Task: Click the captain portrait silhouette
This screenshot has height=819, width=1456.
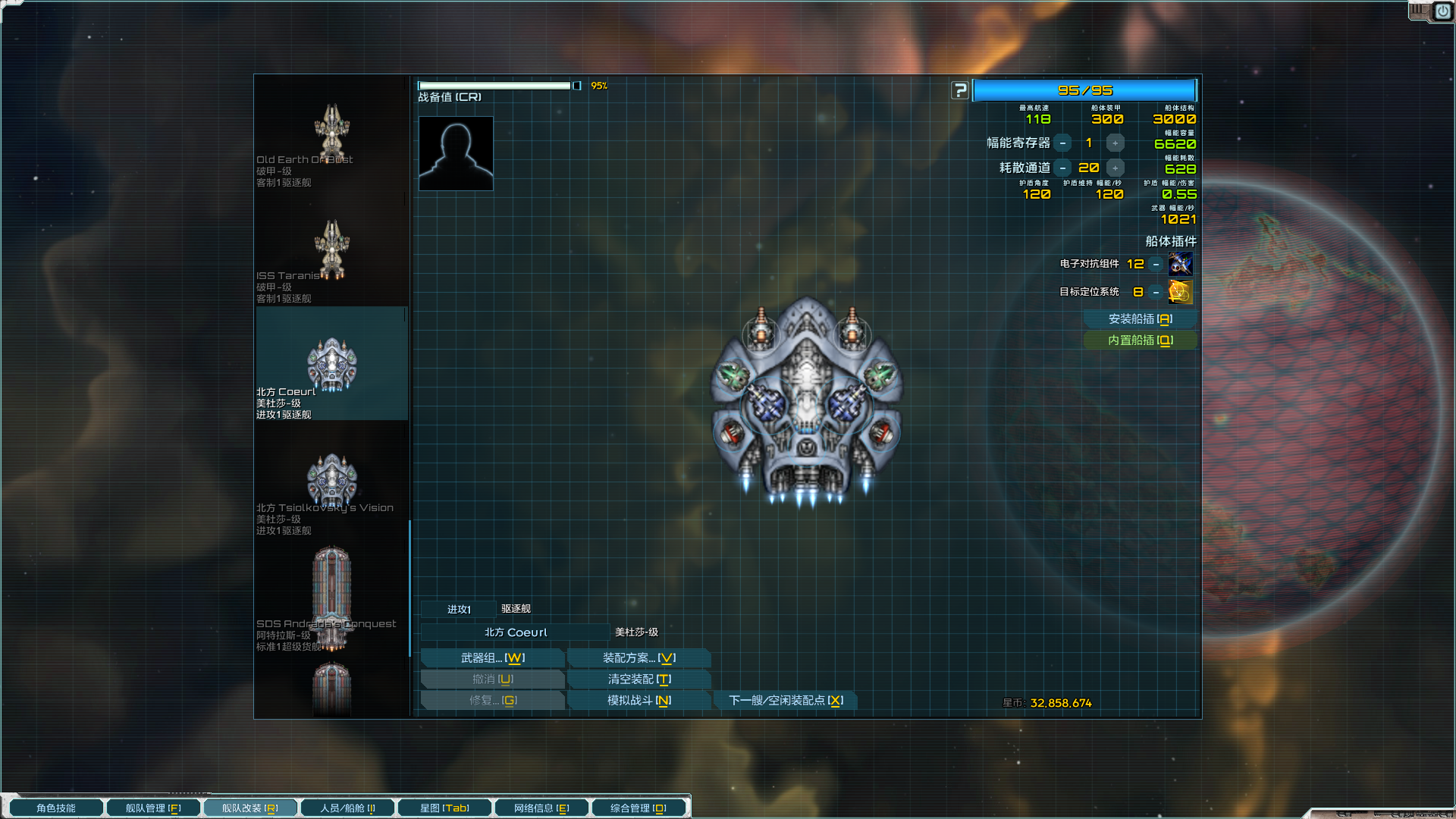Action: (456, 153)
